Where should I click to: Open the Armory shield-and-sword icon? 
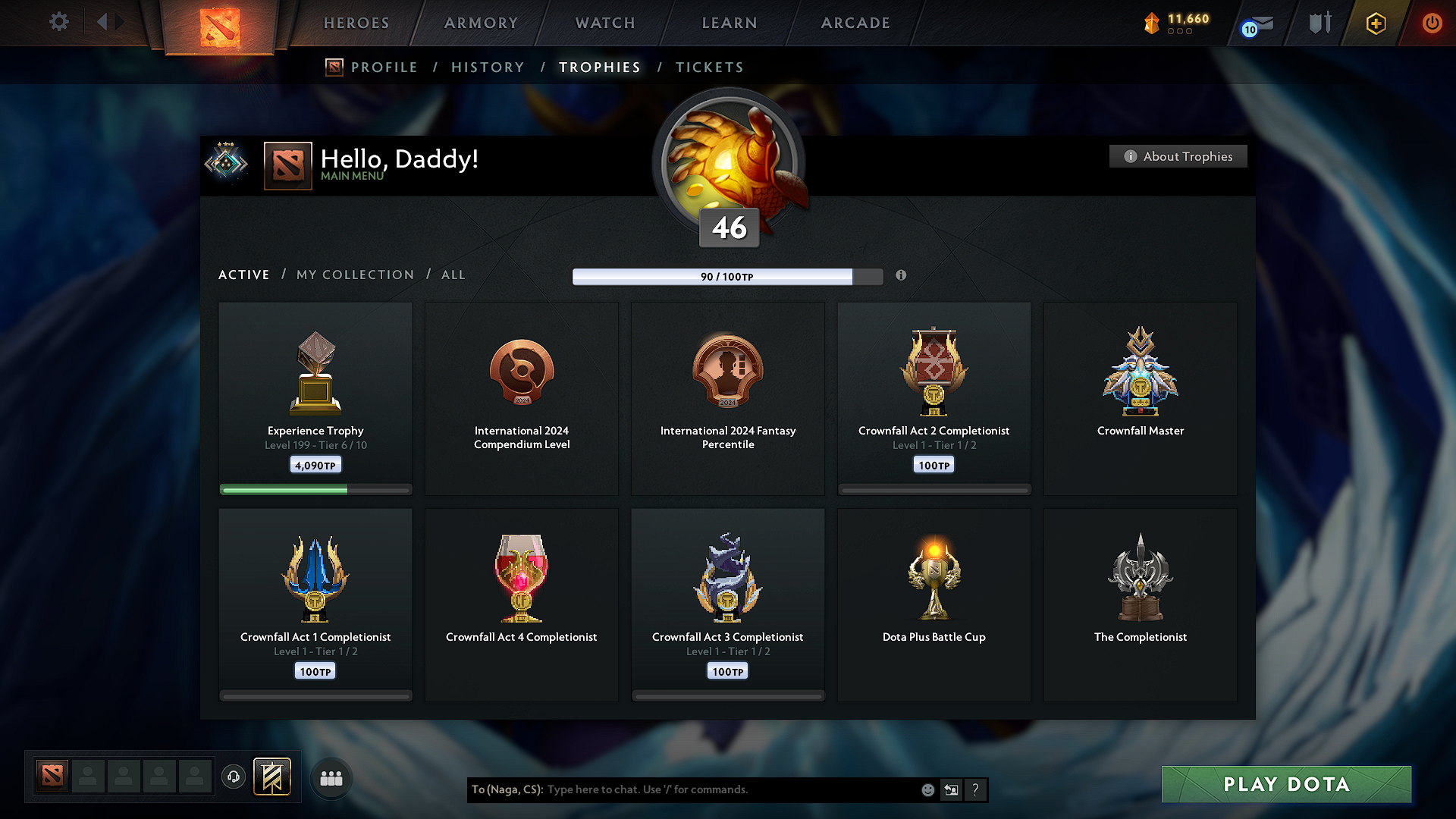[1319, 23]
